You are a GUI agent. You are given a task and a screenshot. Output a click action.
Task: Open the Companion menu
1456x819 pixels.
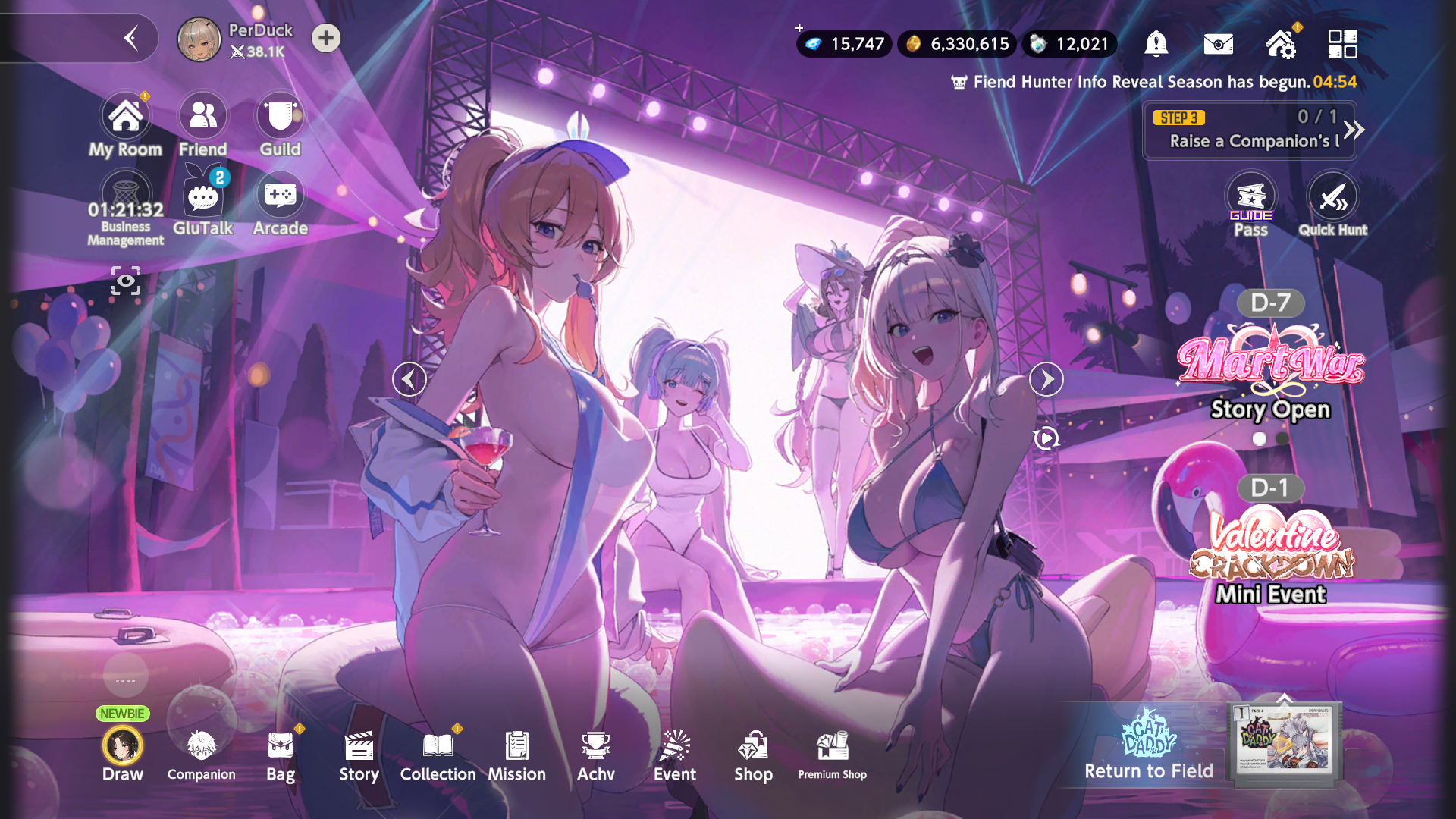(x=201, y=752)
